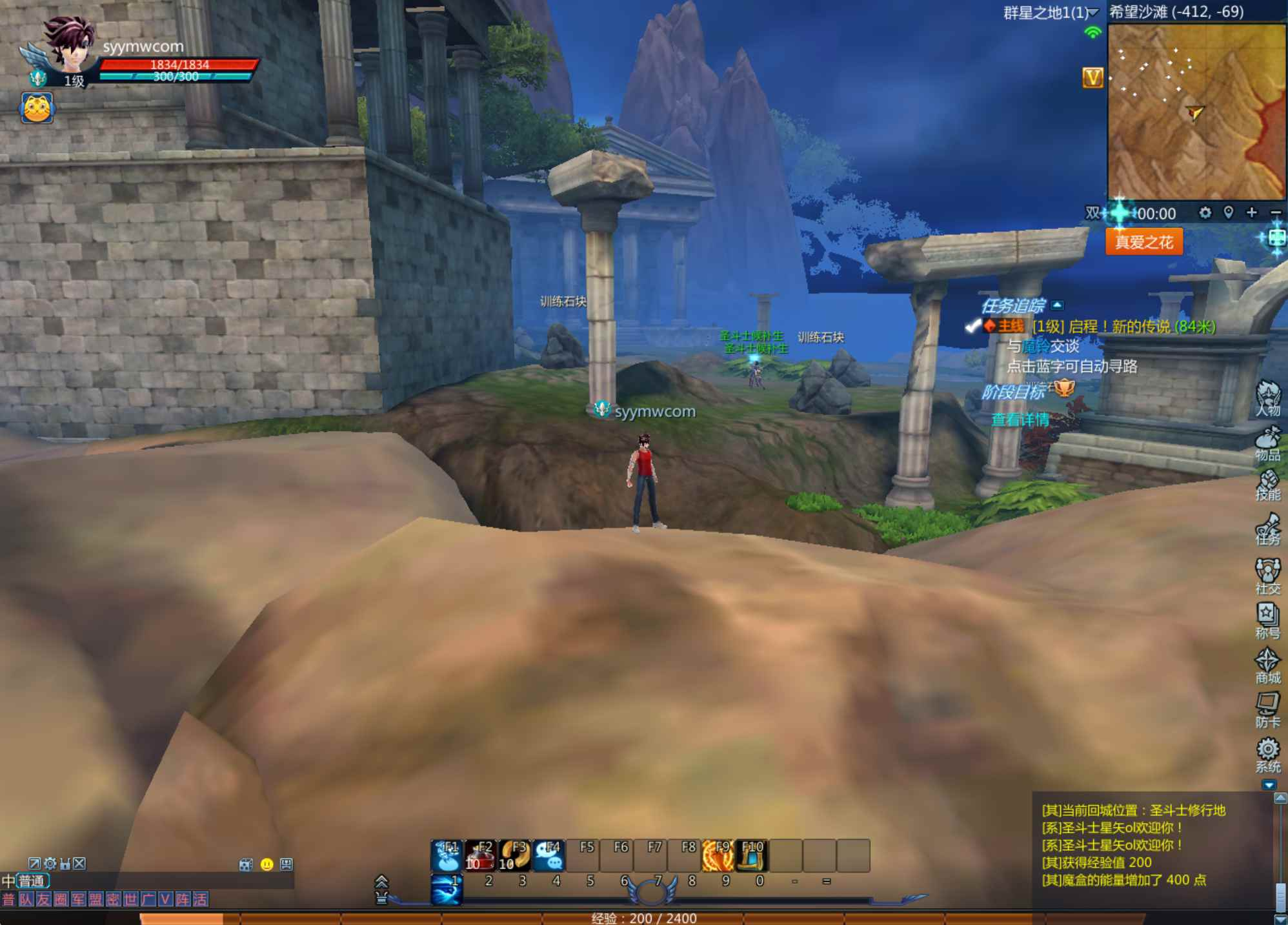Open the minimap settings gear
The width and height of the screenshot is (1288, 925).
click(x=1204, y=213)
